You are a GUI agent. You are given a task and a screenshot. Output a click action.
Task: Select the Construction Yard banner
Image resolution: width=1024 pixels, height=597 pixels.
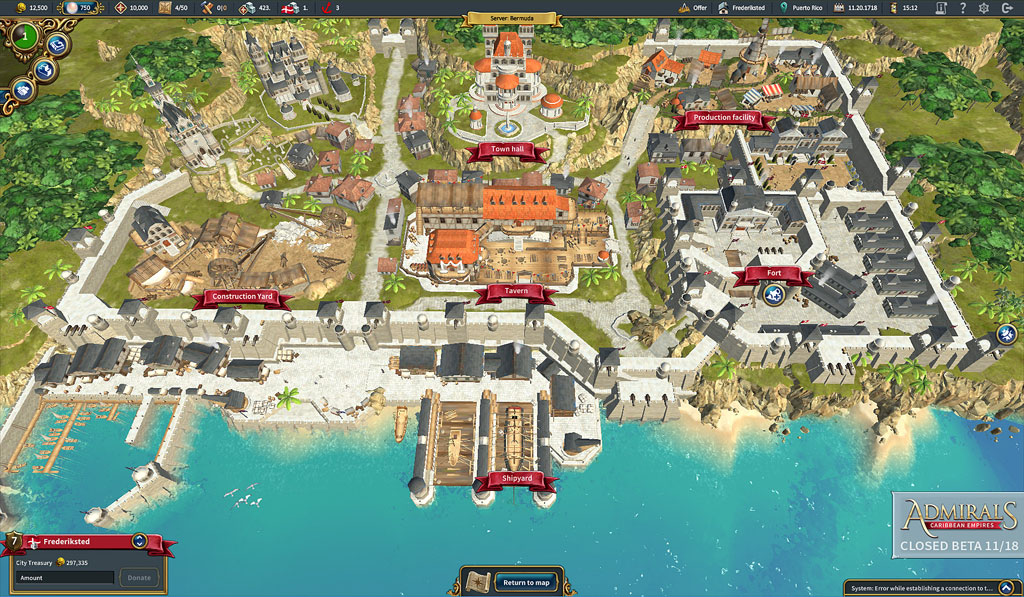click(242, 297)
